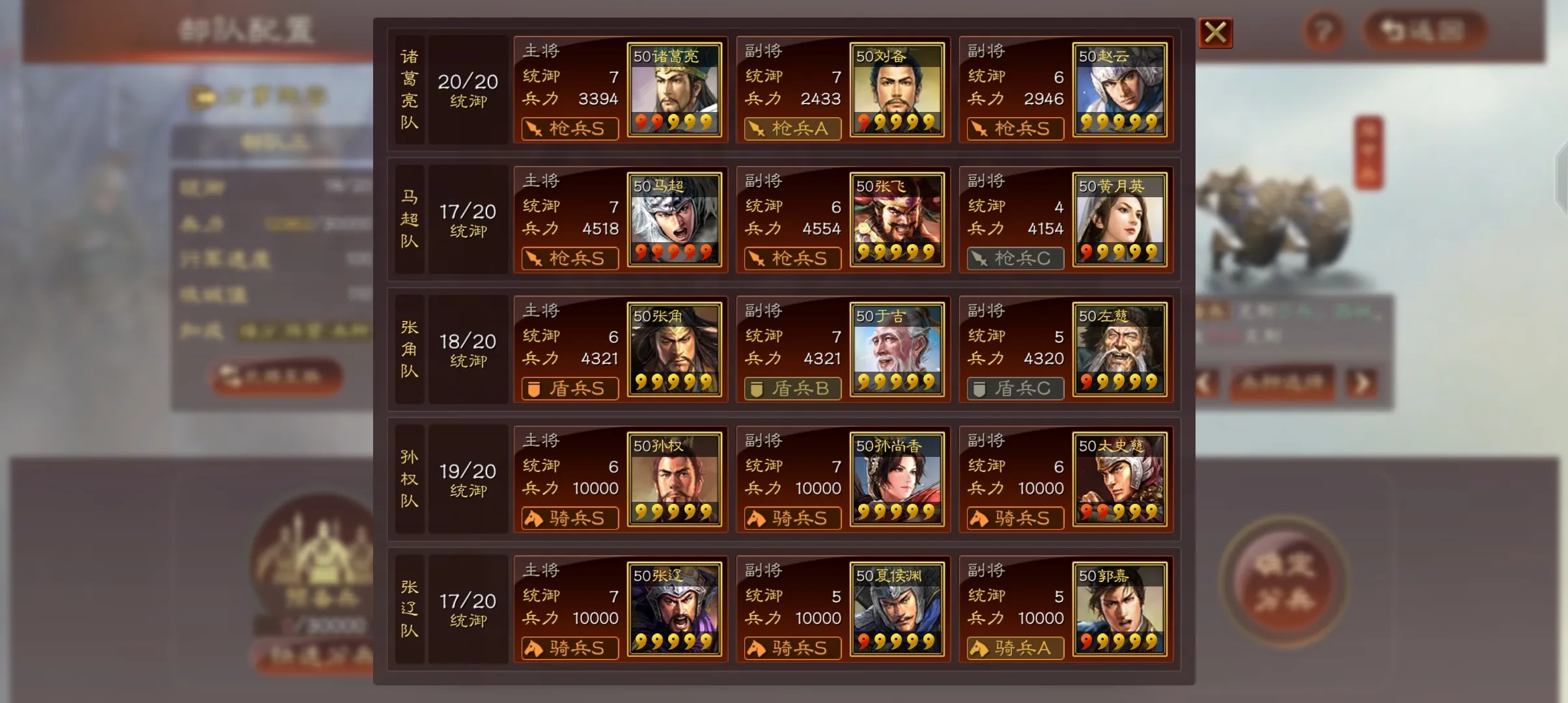Open the 左慈 portrait
Screen dimensions: 1568x703
pyautogui.click(x=1119, y=350)
